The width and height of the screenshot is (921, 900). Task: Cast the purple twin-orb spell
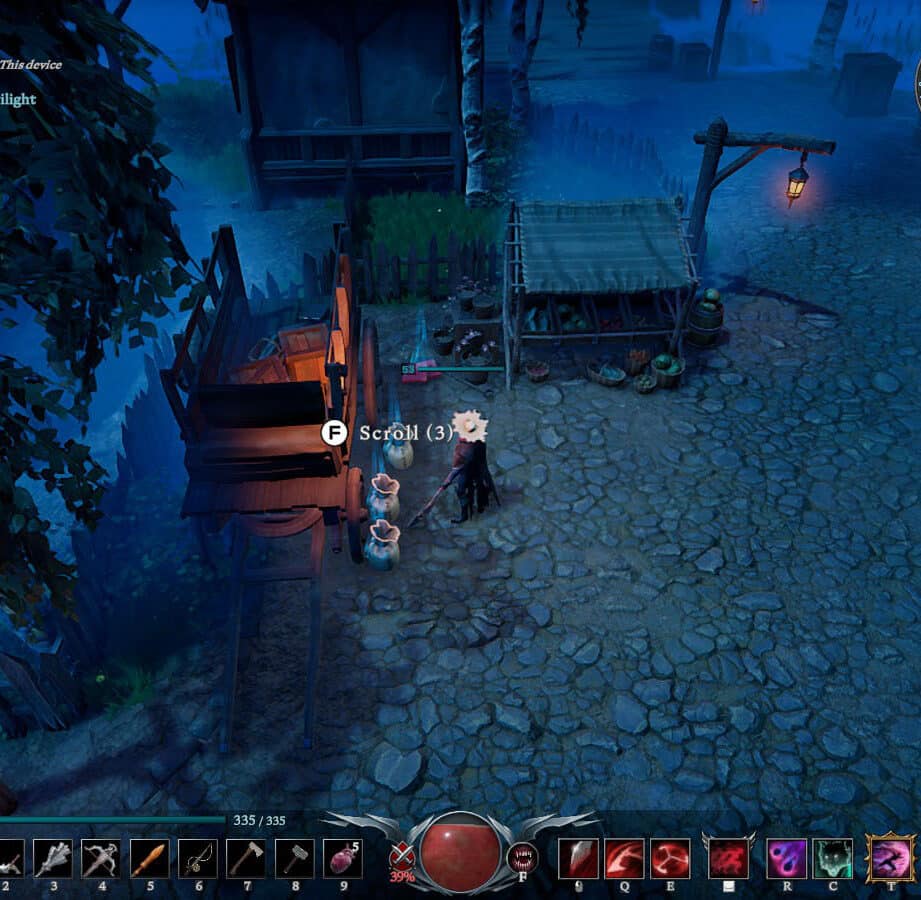786,858
